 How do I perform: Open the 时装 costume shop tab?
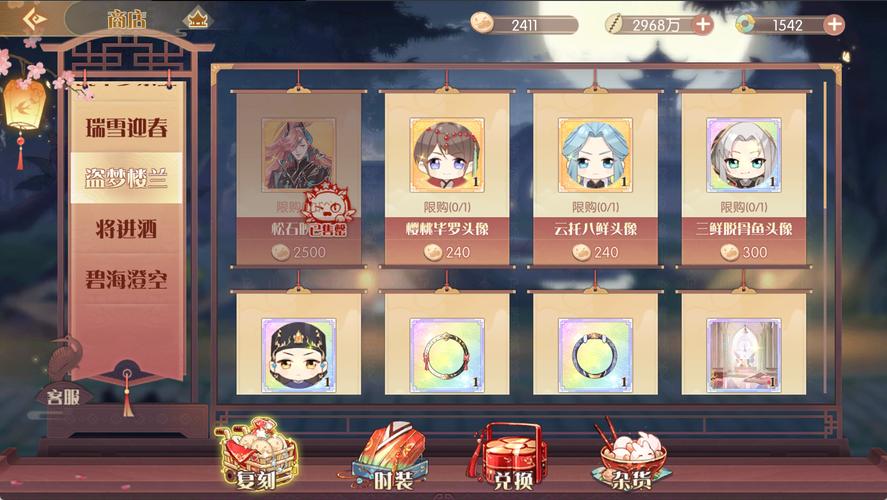(x=389, y=462)
